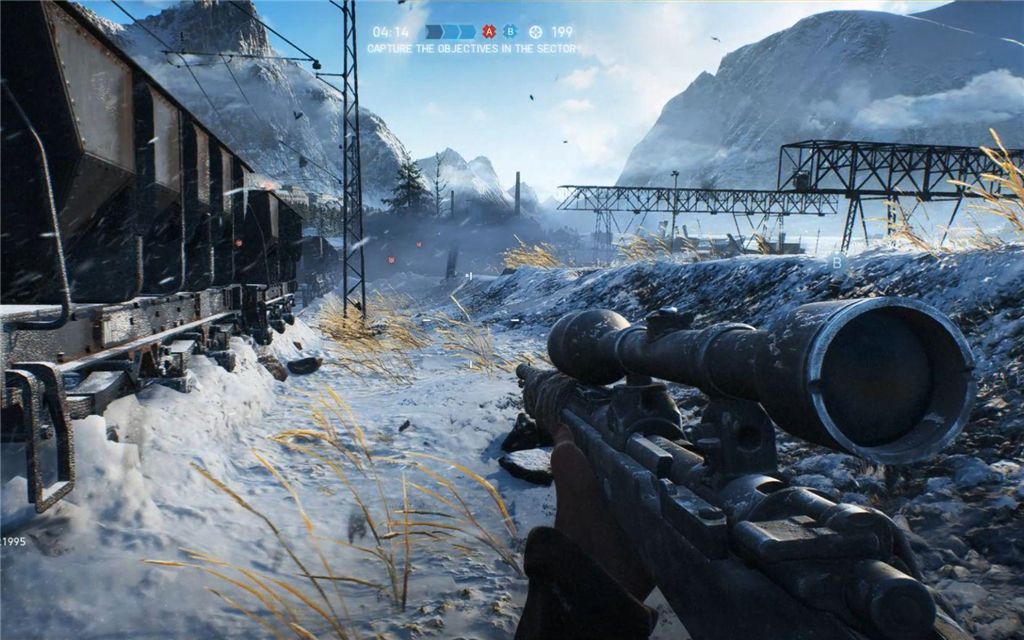Click the sector progress chevron indicator

[449, 32]
